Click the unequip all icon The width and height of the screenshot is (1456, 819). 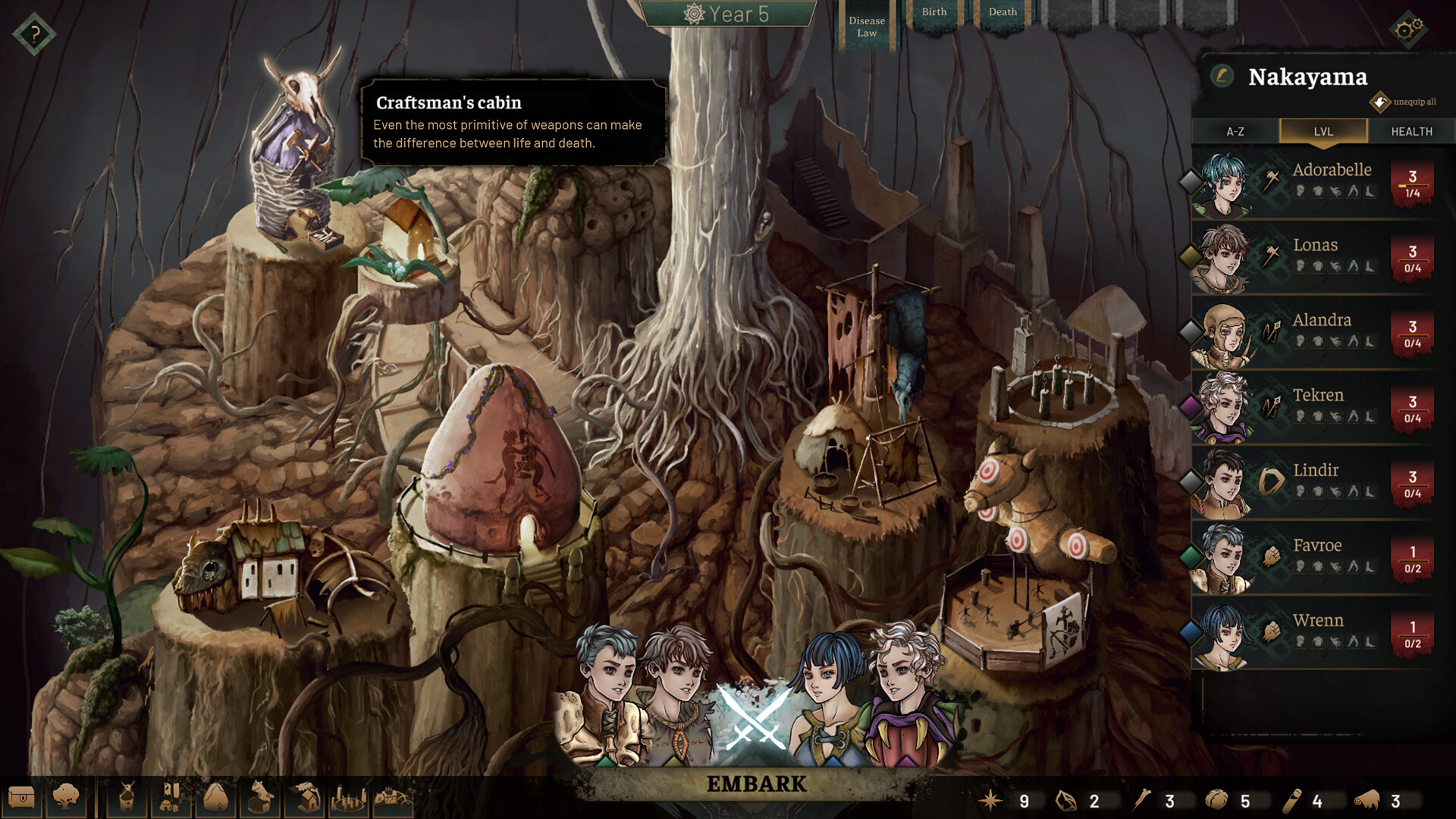click(x=1379, y=102)
